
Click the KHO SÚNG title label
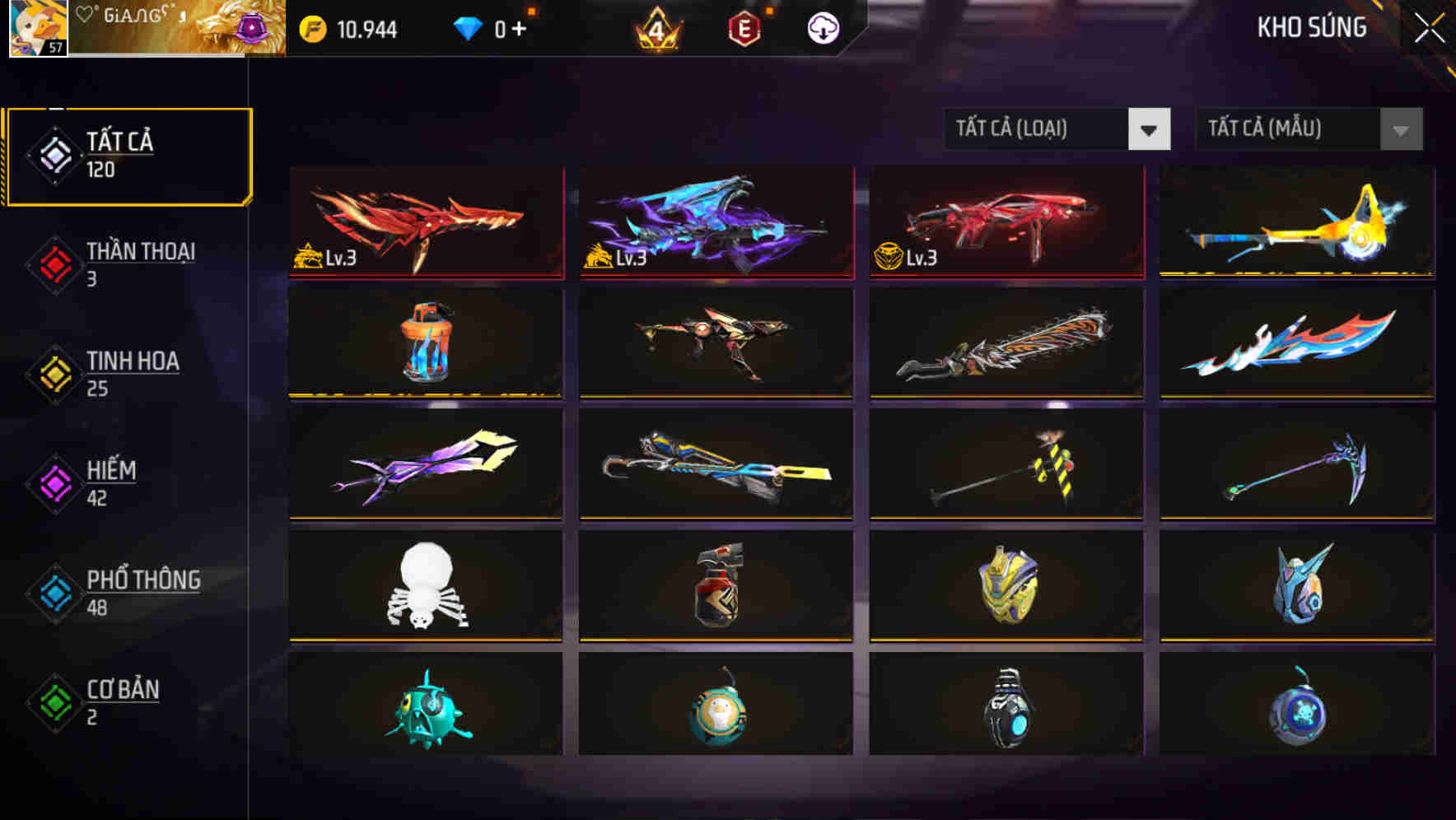click(x=1313, y=27)
